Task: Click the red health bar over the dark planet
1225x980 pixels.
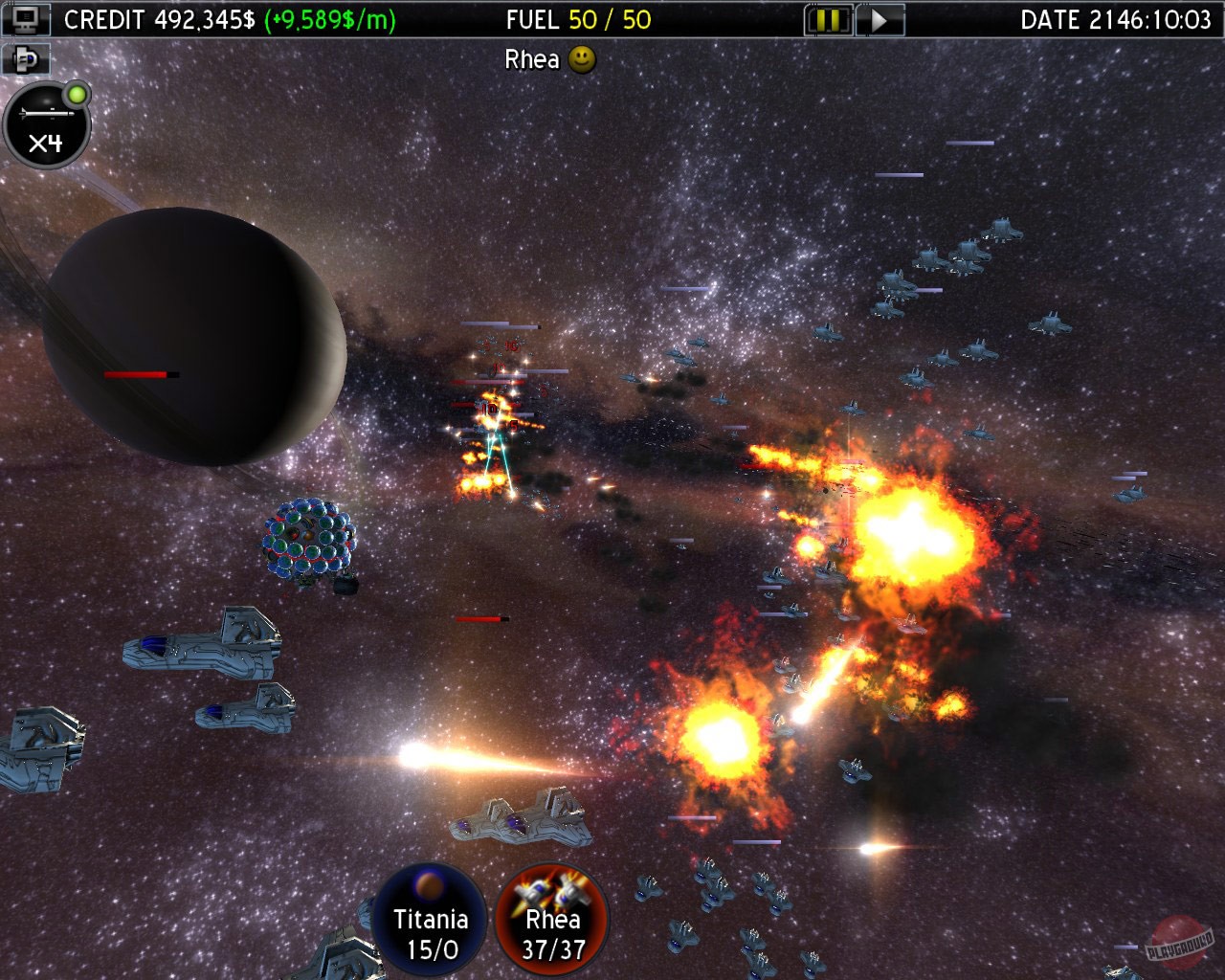Action: pyautogui.click(x=137, y=373)
